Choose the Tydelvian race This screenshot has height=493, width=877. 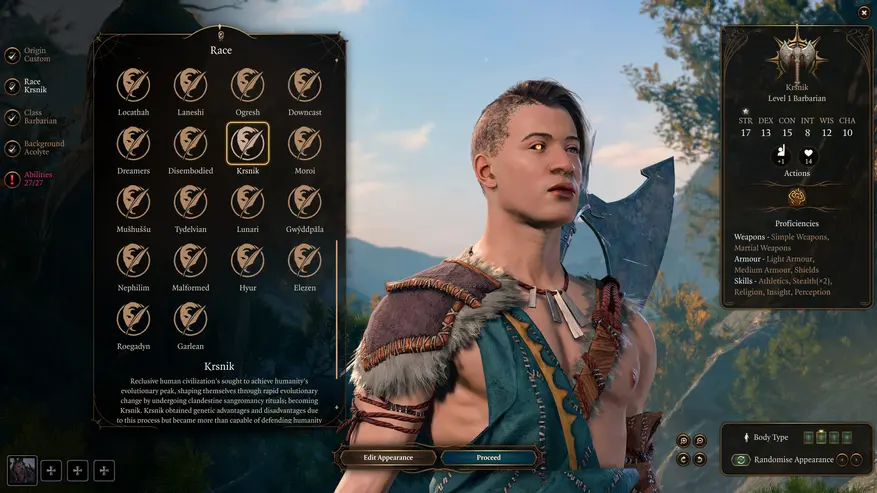click(190, 202)
